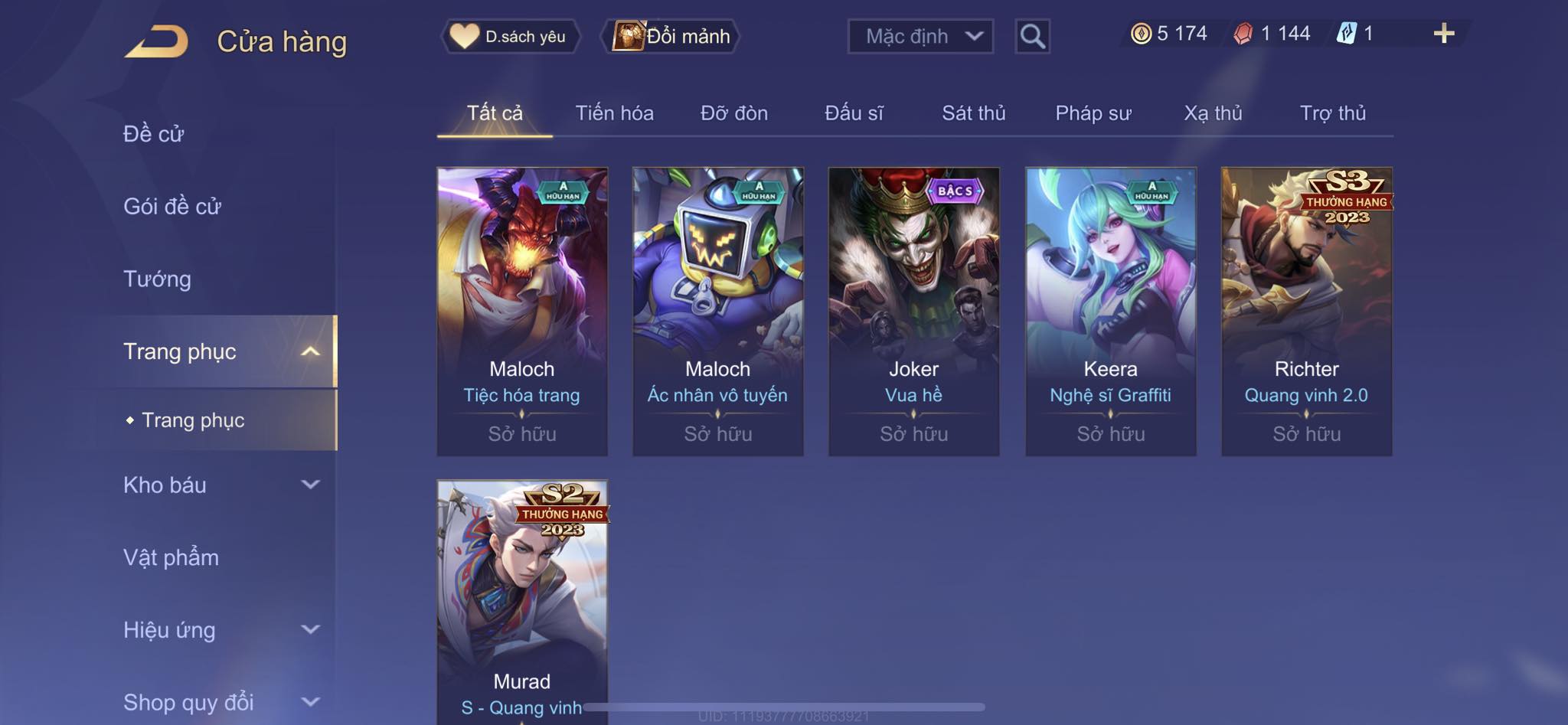Add currency with the plus button
The height and width of the screenshot is (725, 1568).
coord(1443,34)
